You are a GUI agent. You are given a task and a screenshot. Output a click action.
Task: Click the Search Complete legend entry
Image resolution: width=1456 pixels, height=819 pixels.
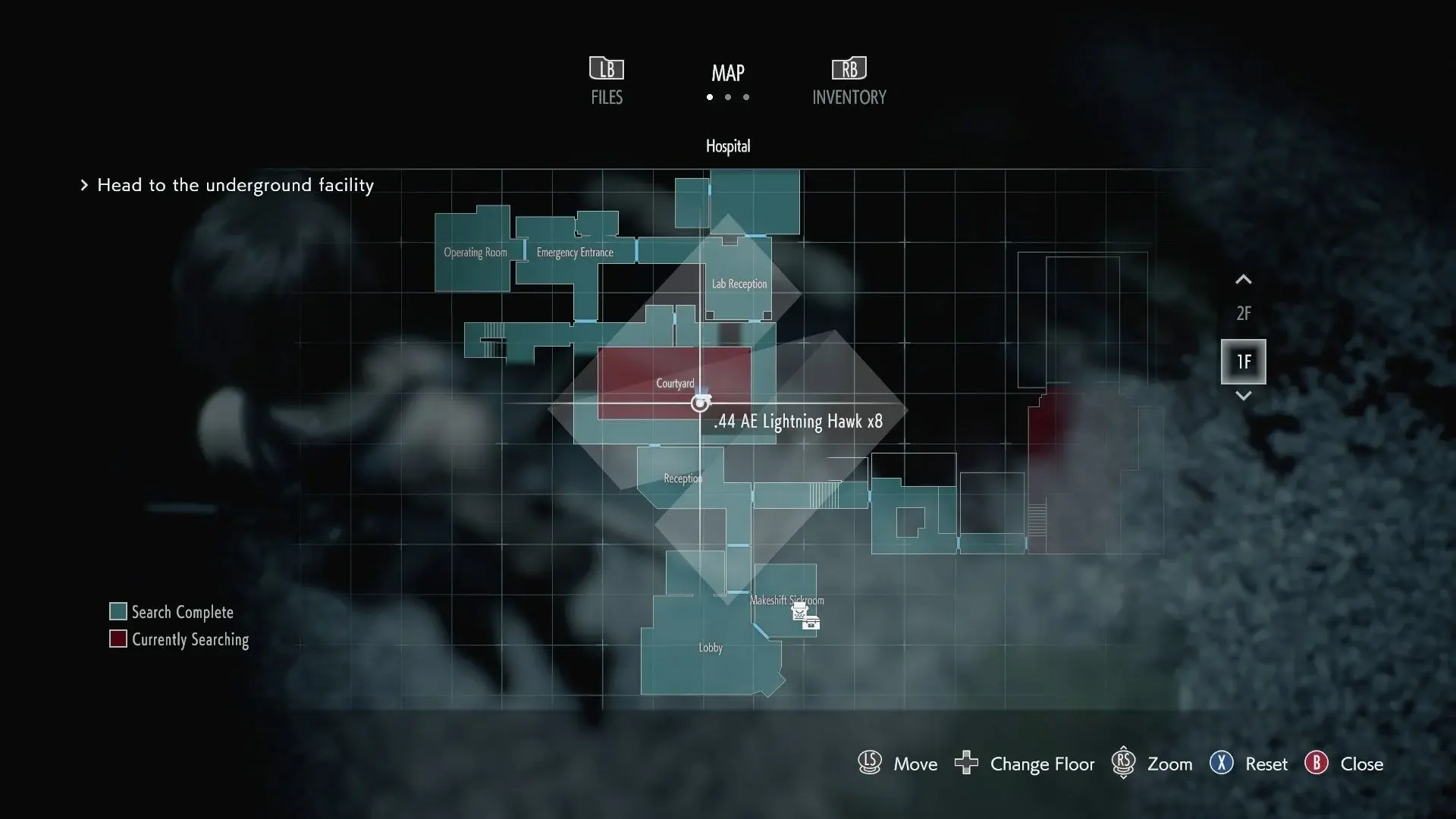[171, 612]
